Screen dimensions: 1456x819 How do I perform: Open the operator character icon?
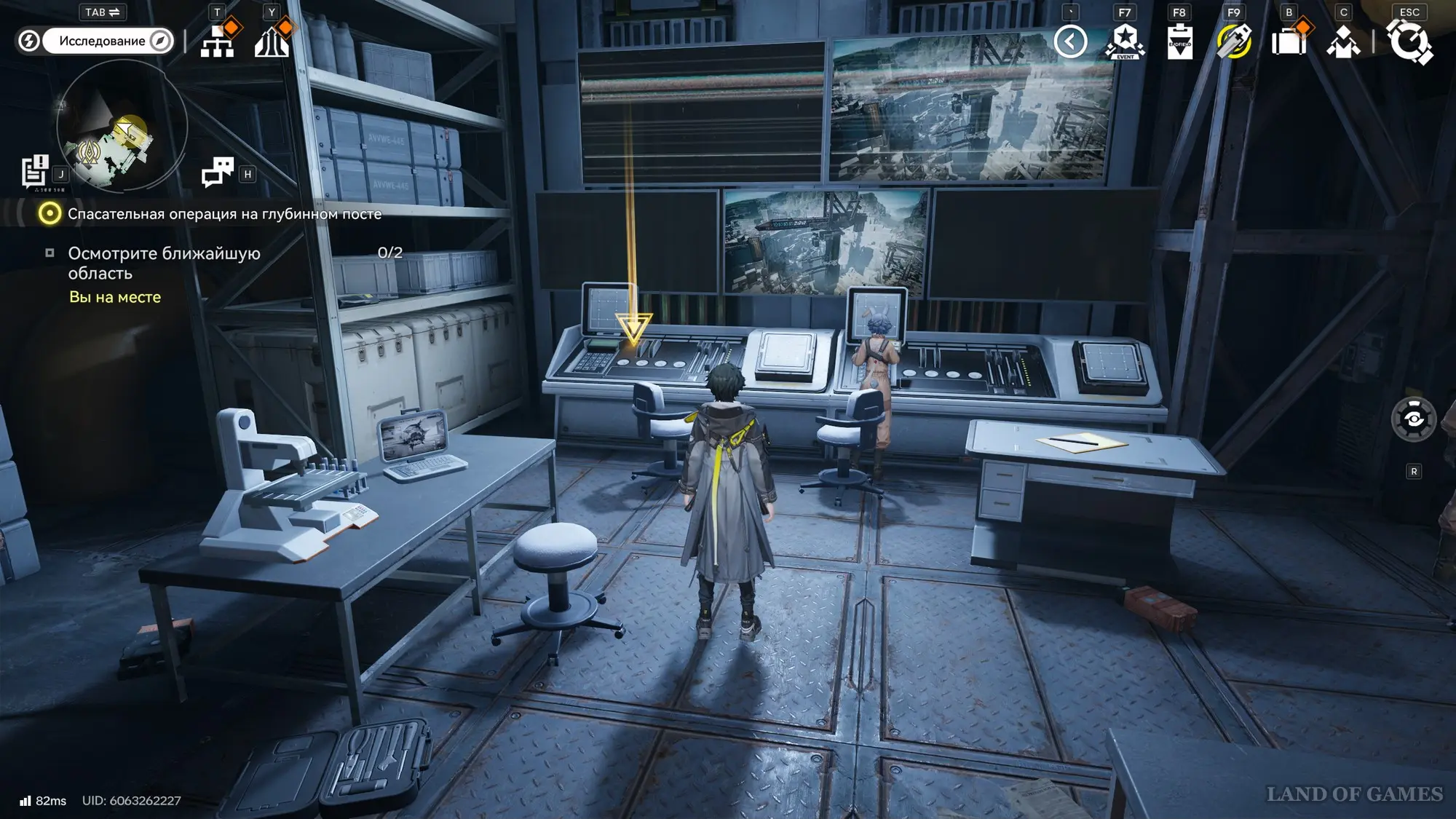[x=1343, y=41]
